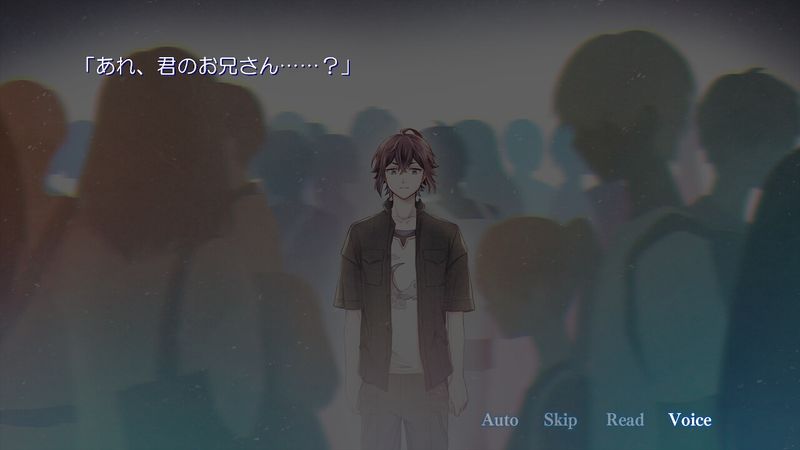Viewport: 800px width, 450px height.
Task: Enable Auto text advance mode
Action: (x=500, y=420)
